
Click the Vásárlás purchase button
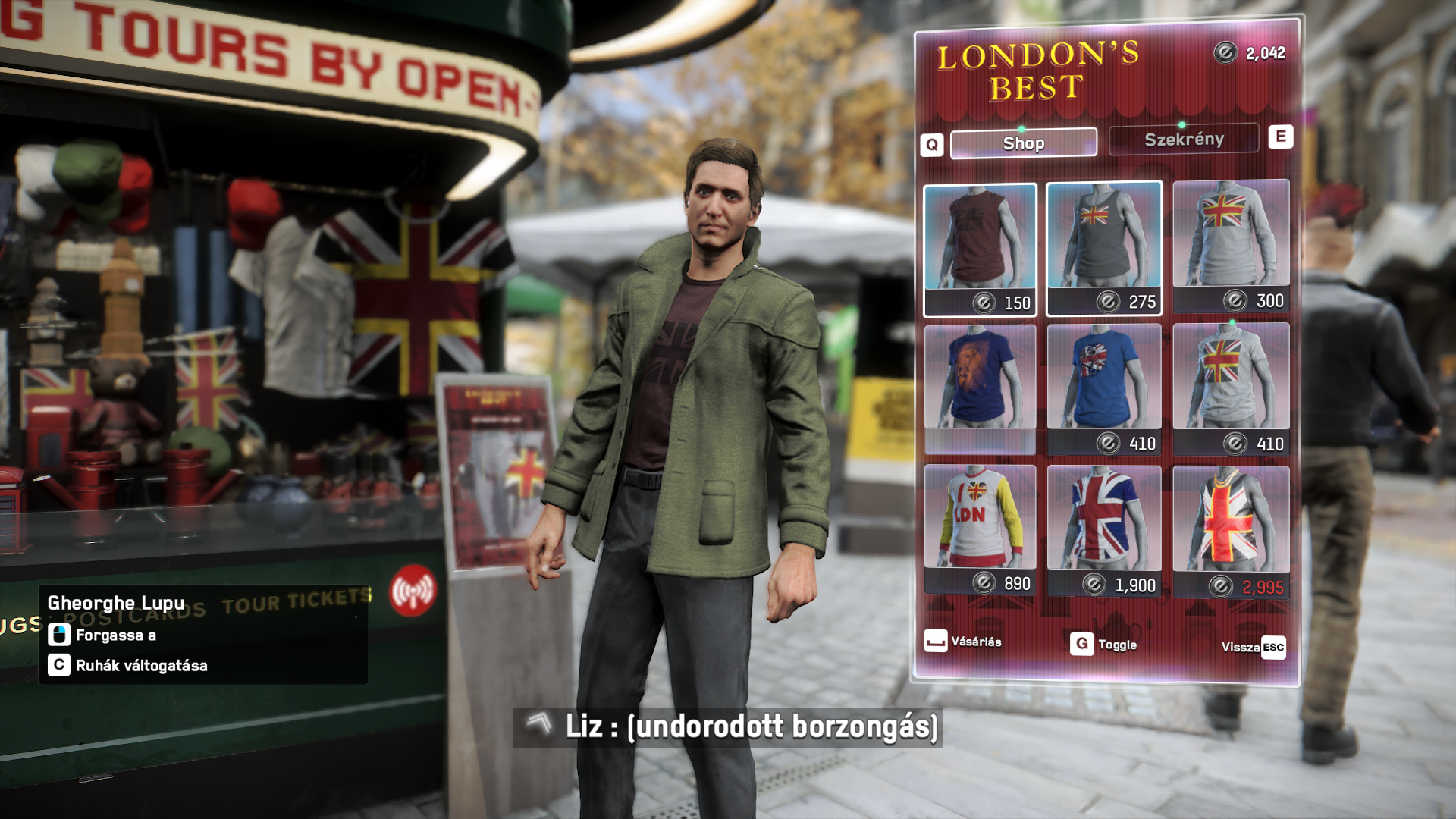coord(963,642)
